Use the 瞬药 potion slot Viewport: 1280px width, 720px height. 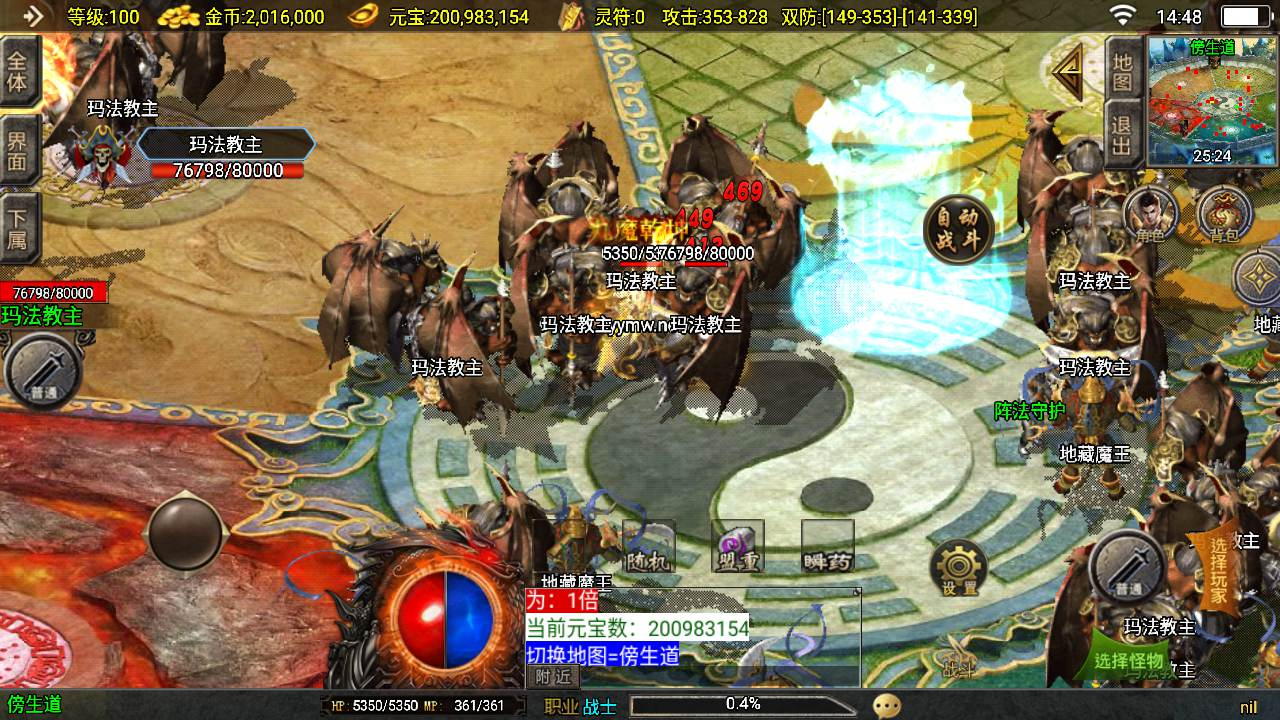click(828, 546)
